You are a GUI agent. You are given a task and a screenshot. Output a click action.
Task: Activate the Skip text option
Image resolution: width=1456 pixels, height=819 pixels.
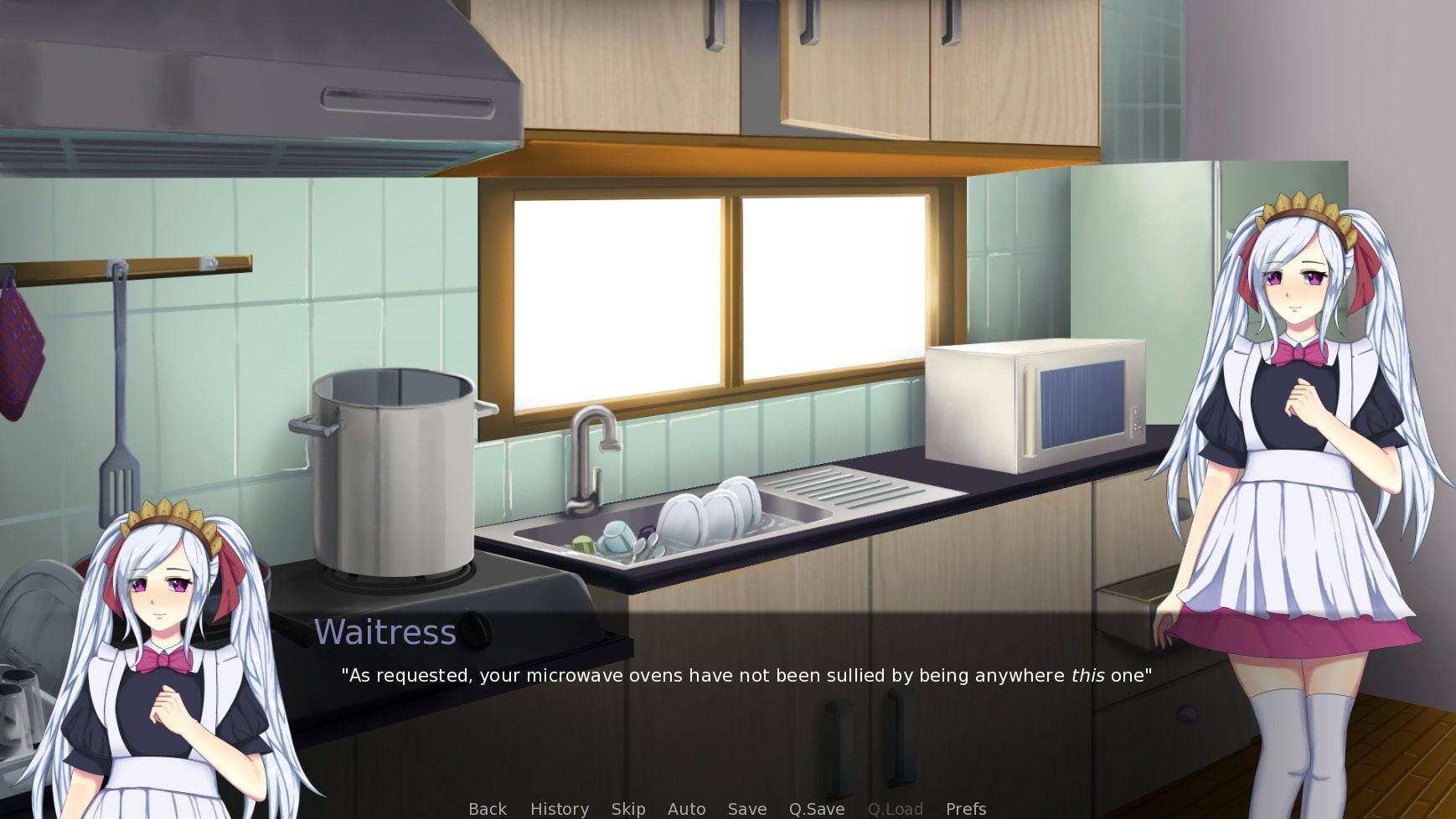[628, 808]
